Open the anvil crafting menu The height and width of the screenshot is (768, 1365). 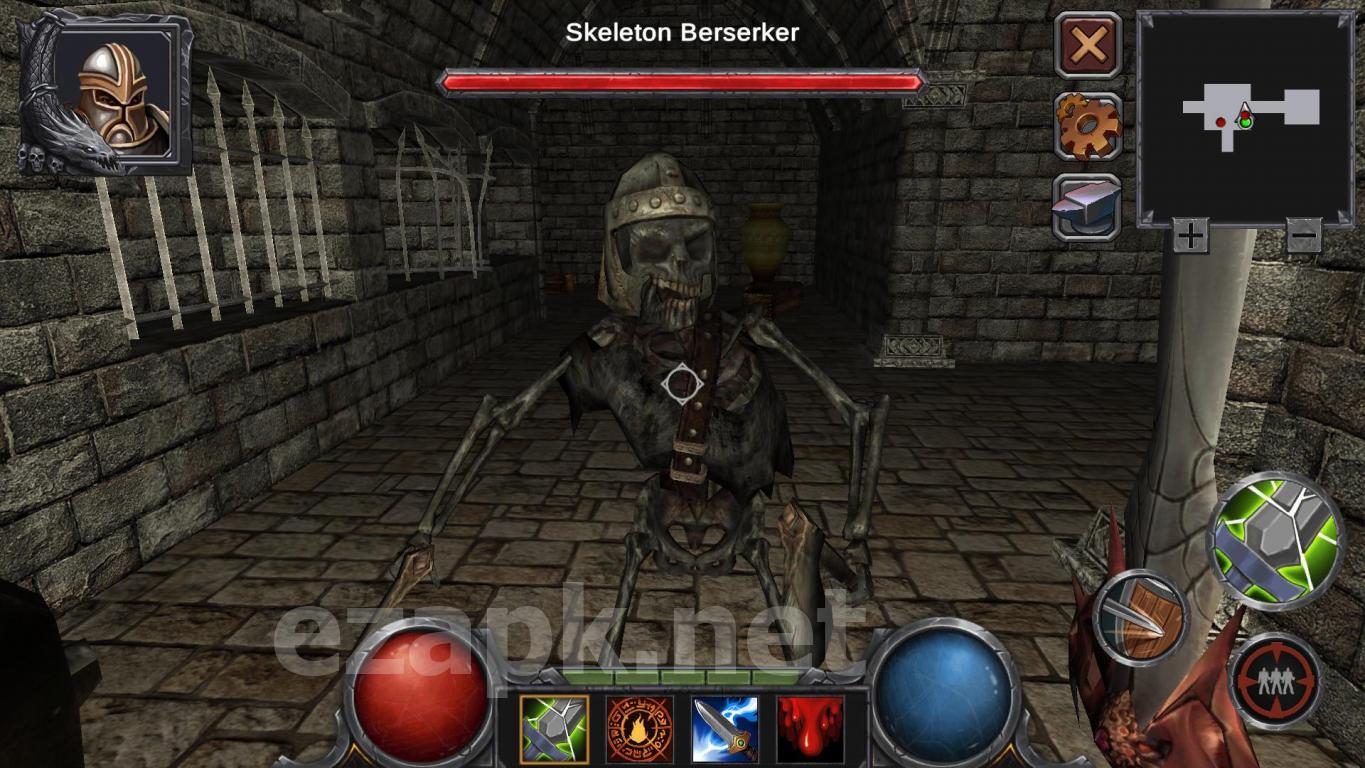coord(1087,207)
